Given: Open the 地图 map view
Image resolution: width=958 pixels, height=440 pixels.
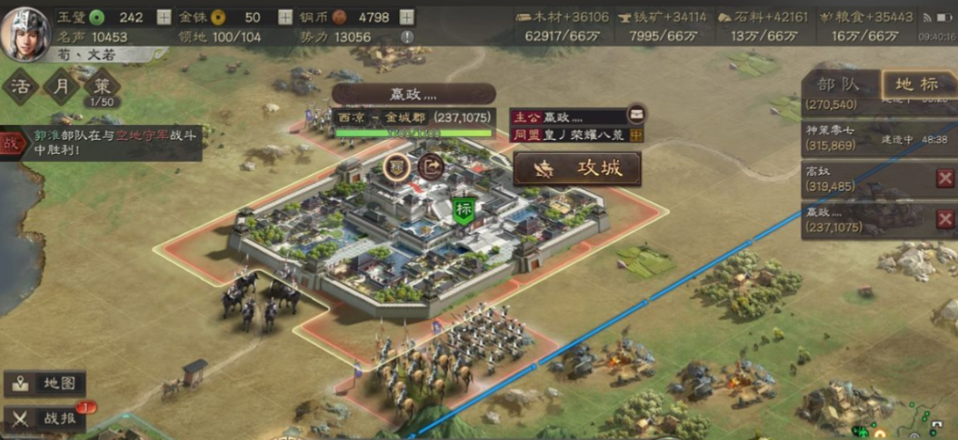Looking at the screenshot, I should [45, 383].
